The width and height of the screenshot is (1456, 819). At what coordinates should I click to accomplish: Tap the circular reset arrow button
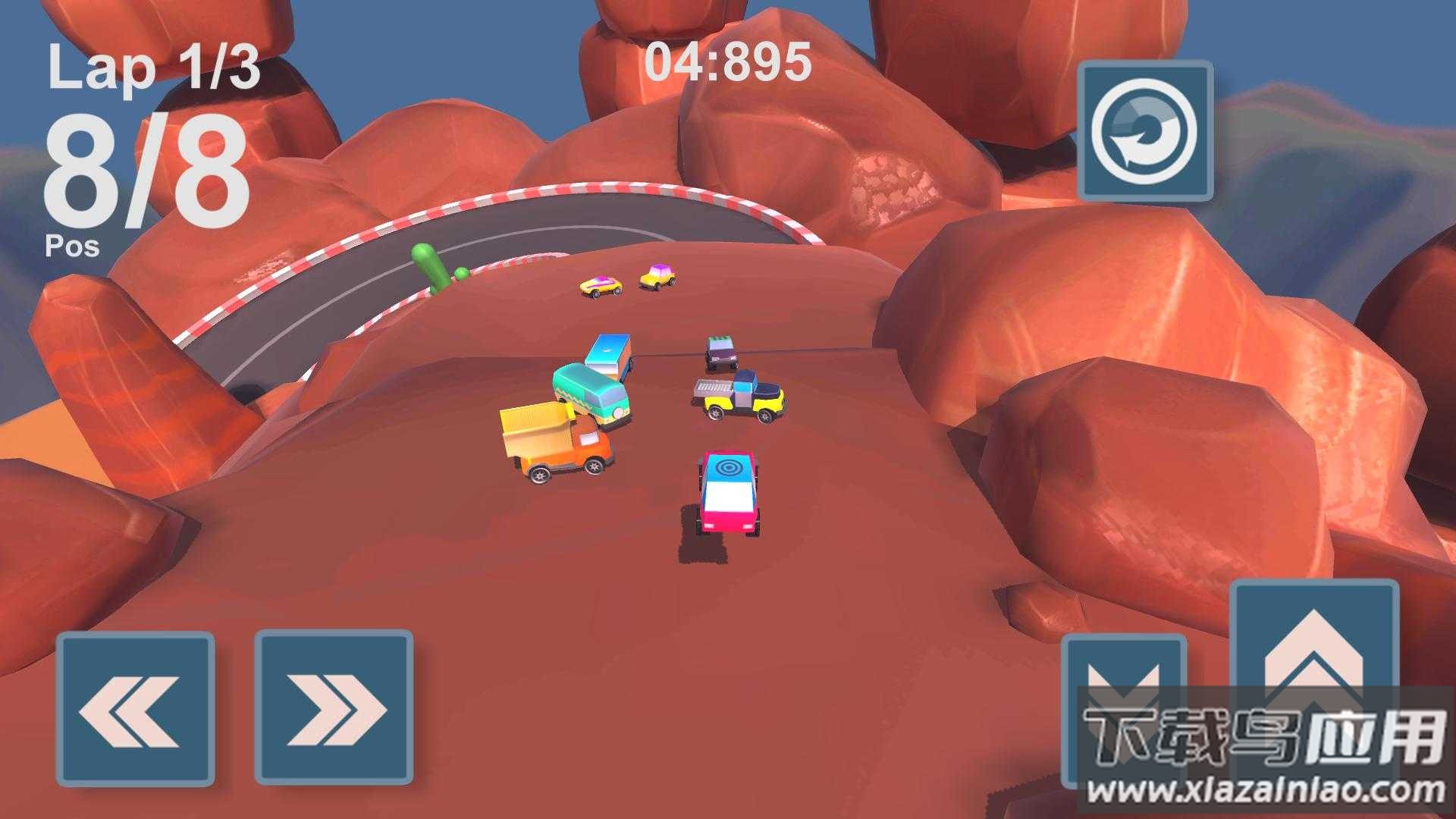(1145, 130)
